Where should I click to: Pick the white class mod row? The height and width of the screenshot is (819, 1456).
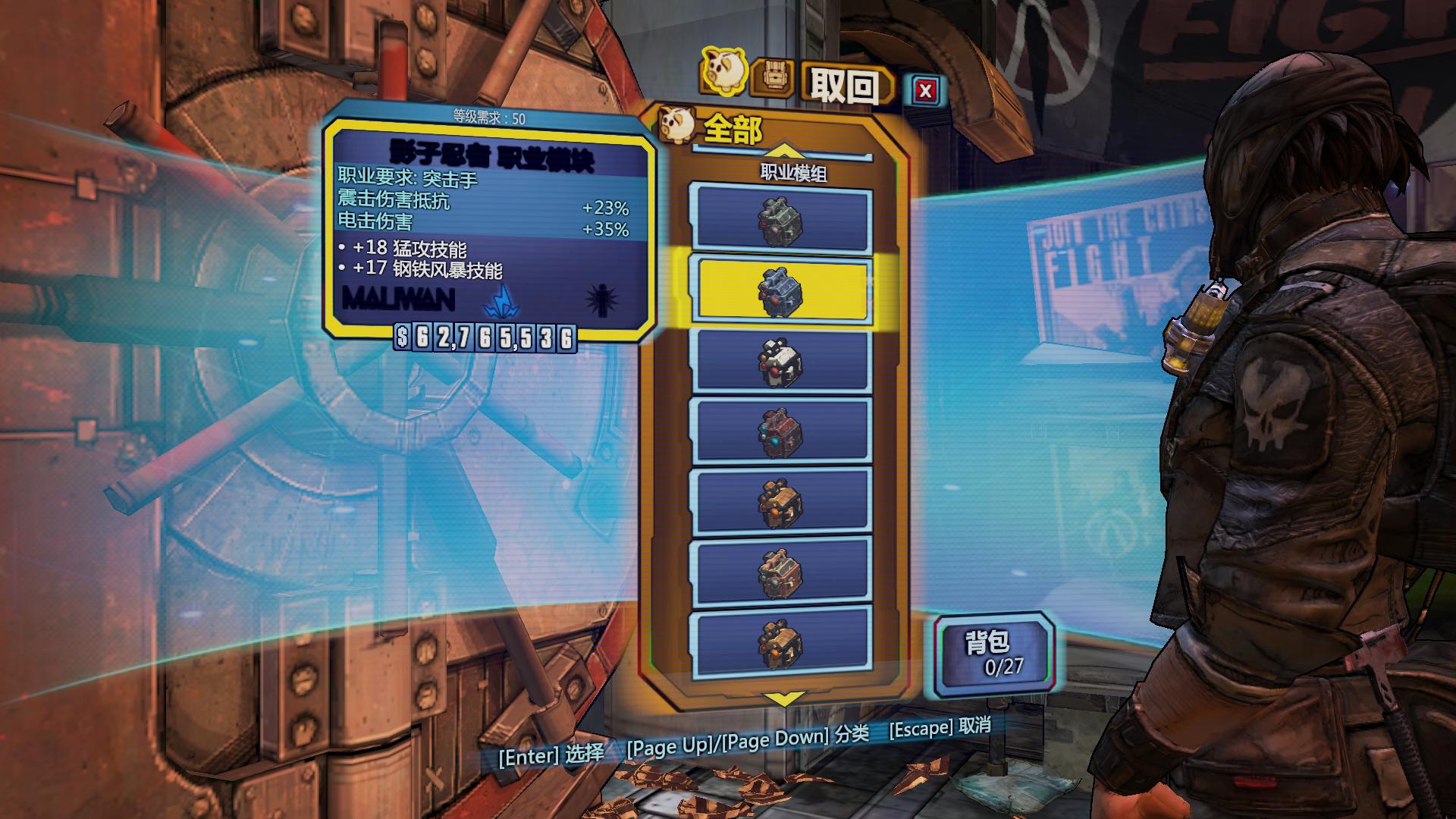[780, 362]
